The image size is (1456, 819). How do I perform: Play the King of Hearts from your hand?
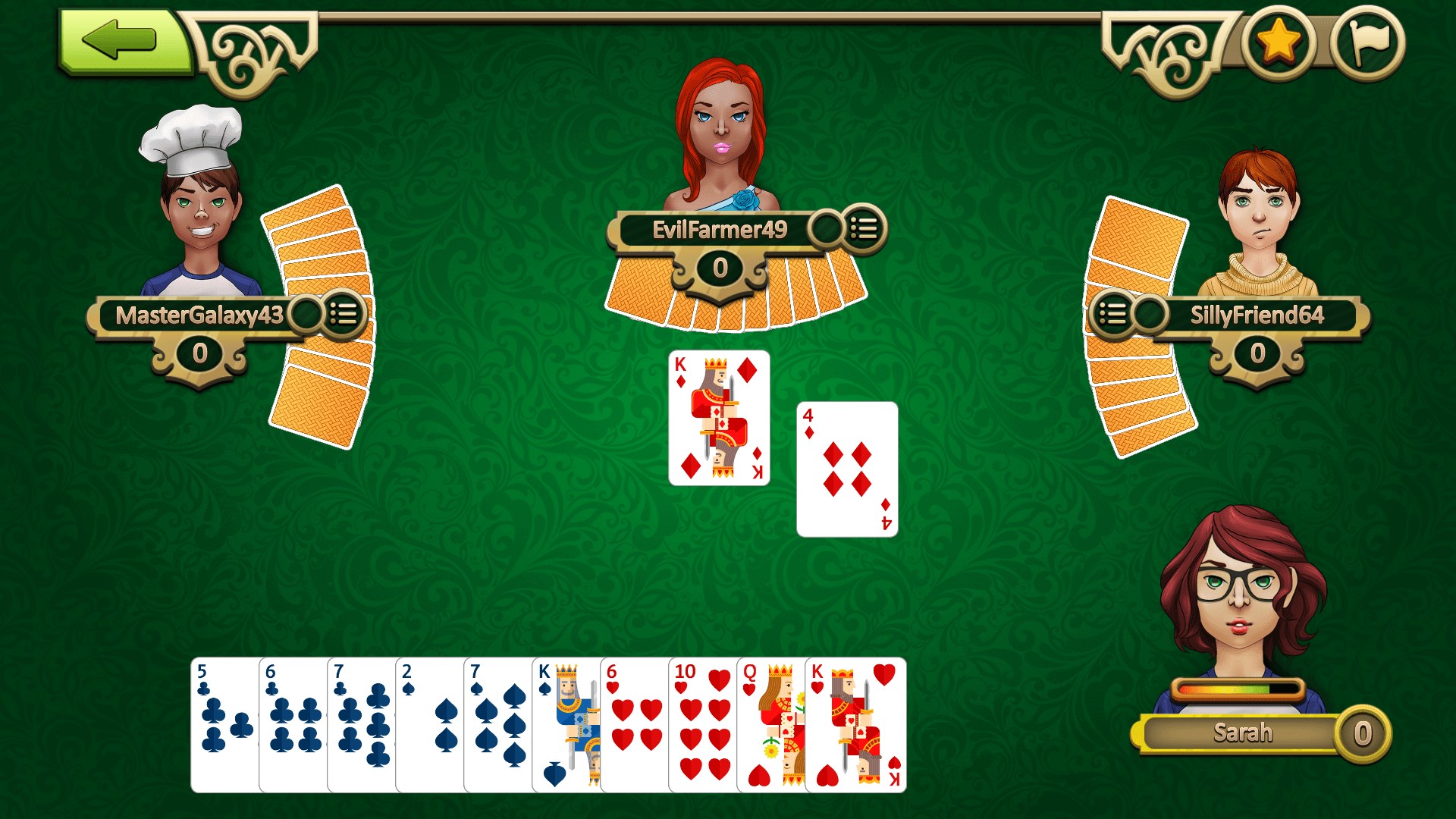[x=853, y=728]
